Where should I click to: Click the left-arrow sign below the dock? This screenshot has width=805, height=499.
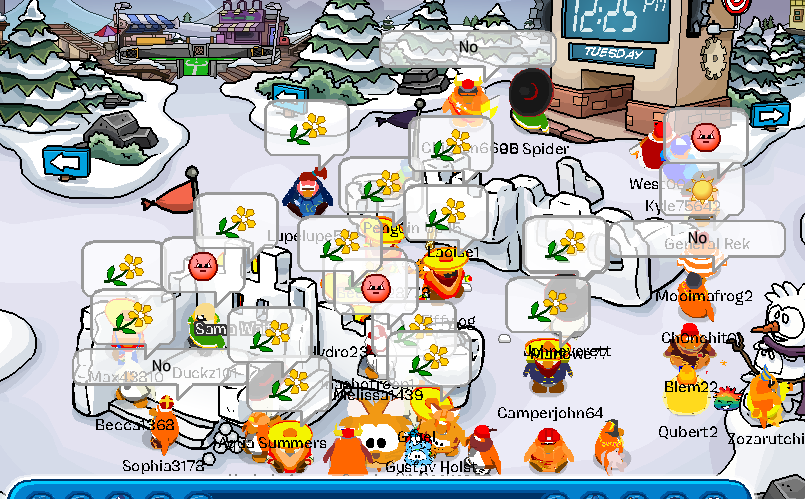coord(290,97)
